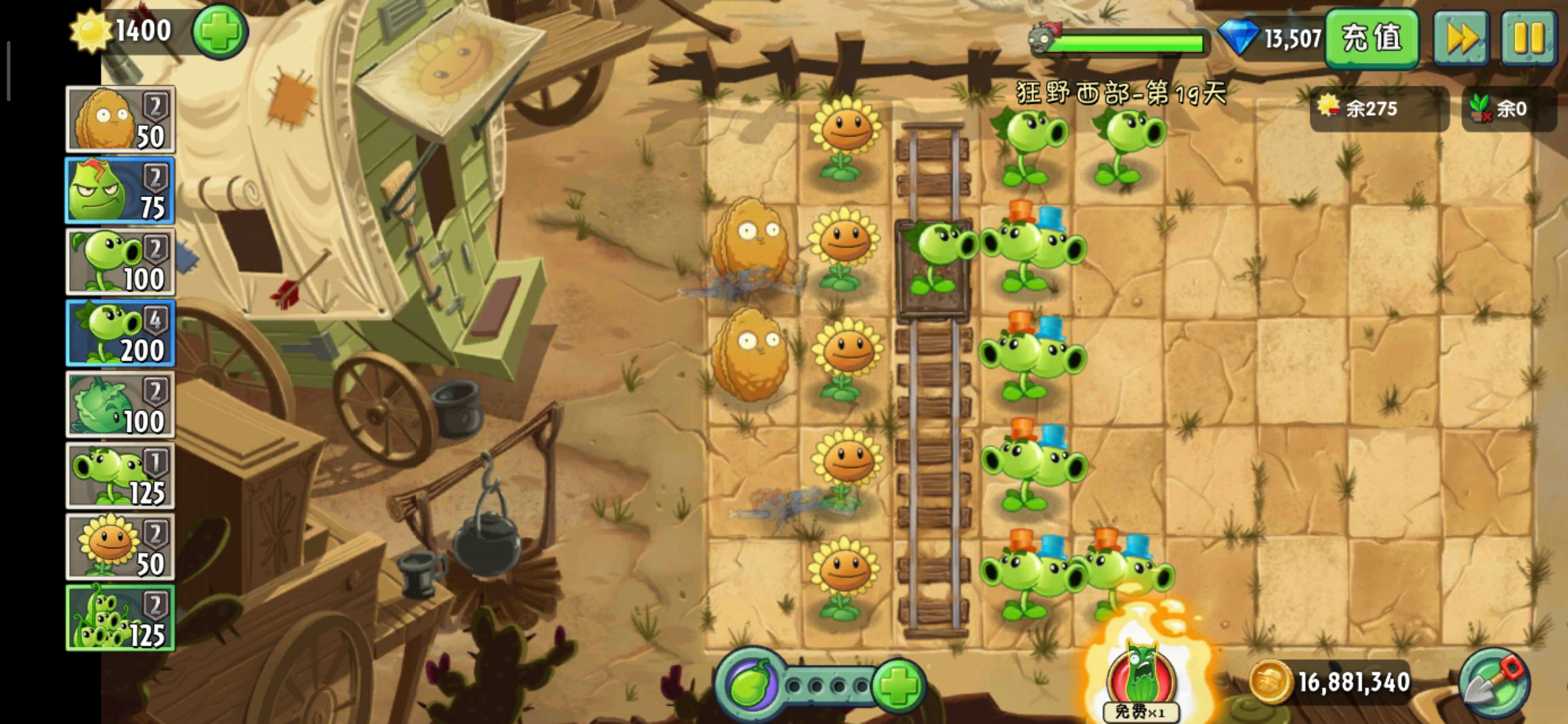Pick the 100-cost Peashooter seed packet
Screen dimensions: 1568x724
121,261
